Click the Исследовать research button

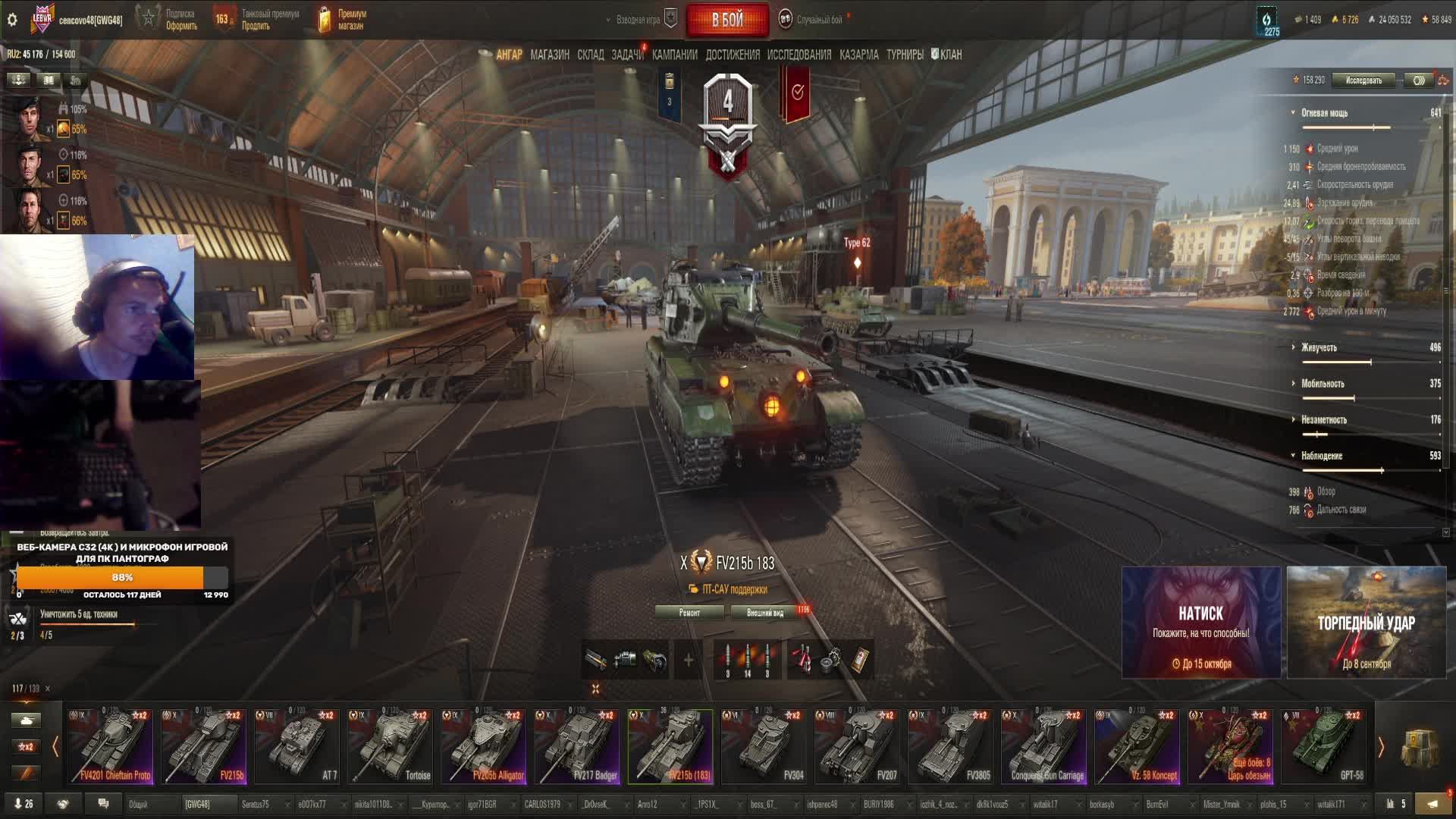click(1363, 80)
